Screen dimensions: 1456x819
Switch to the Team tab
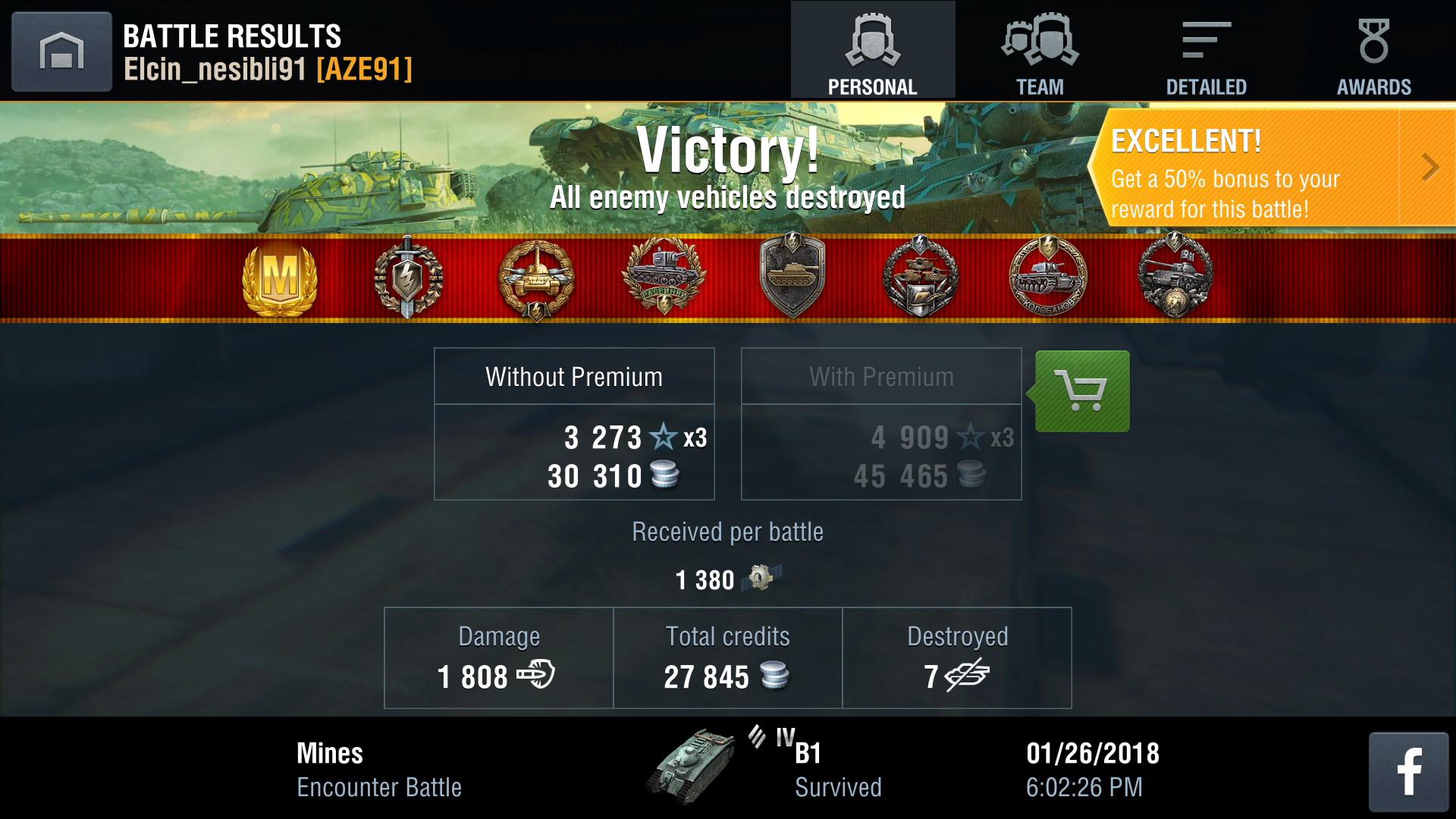pos(1040,52)
